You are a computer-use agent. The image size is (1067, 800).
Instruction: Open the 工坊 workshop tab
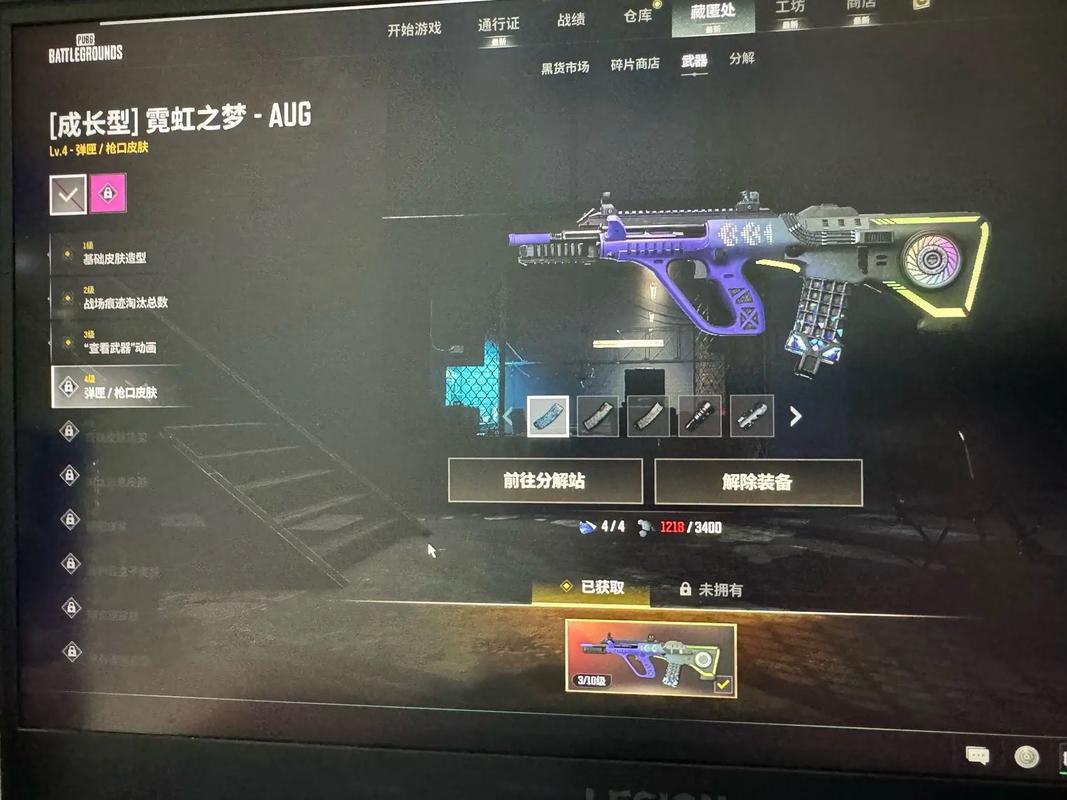point(790,8)
